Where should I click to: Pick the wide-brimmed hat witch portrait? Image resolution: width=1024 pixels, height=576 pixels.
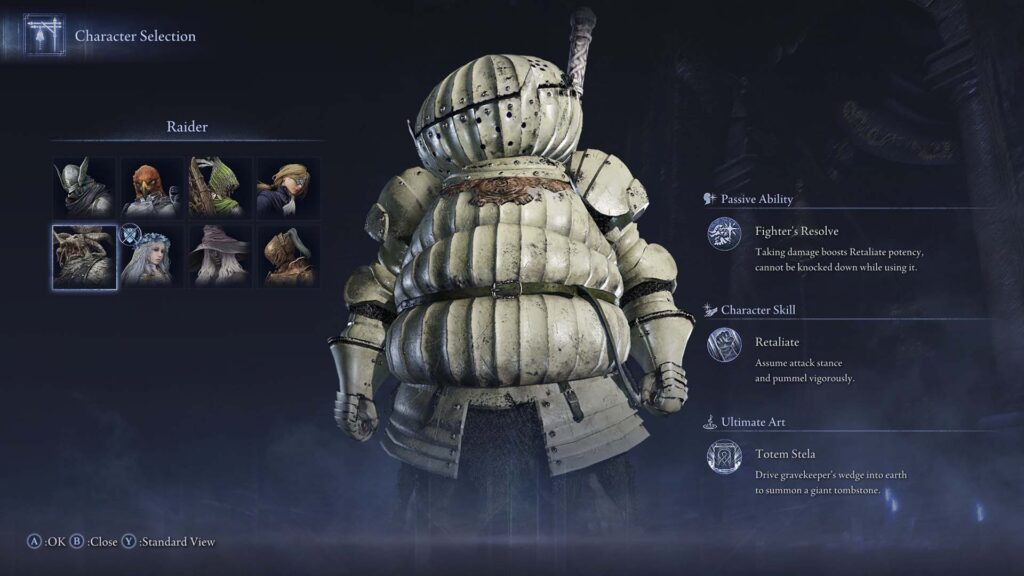pyautogui.click(x=219, y=256)
